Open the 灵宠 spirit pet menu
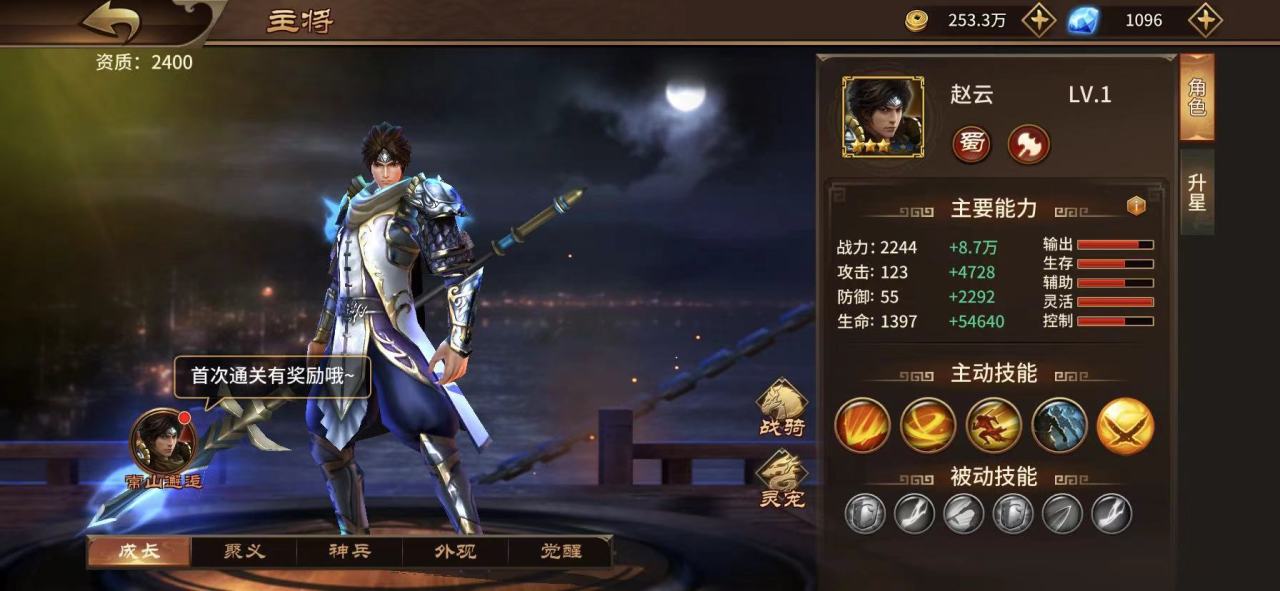This screenshot has height=591, width=1280. 781,479
